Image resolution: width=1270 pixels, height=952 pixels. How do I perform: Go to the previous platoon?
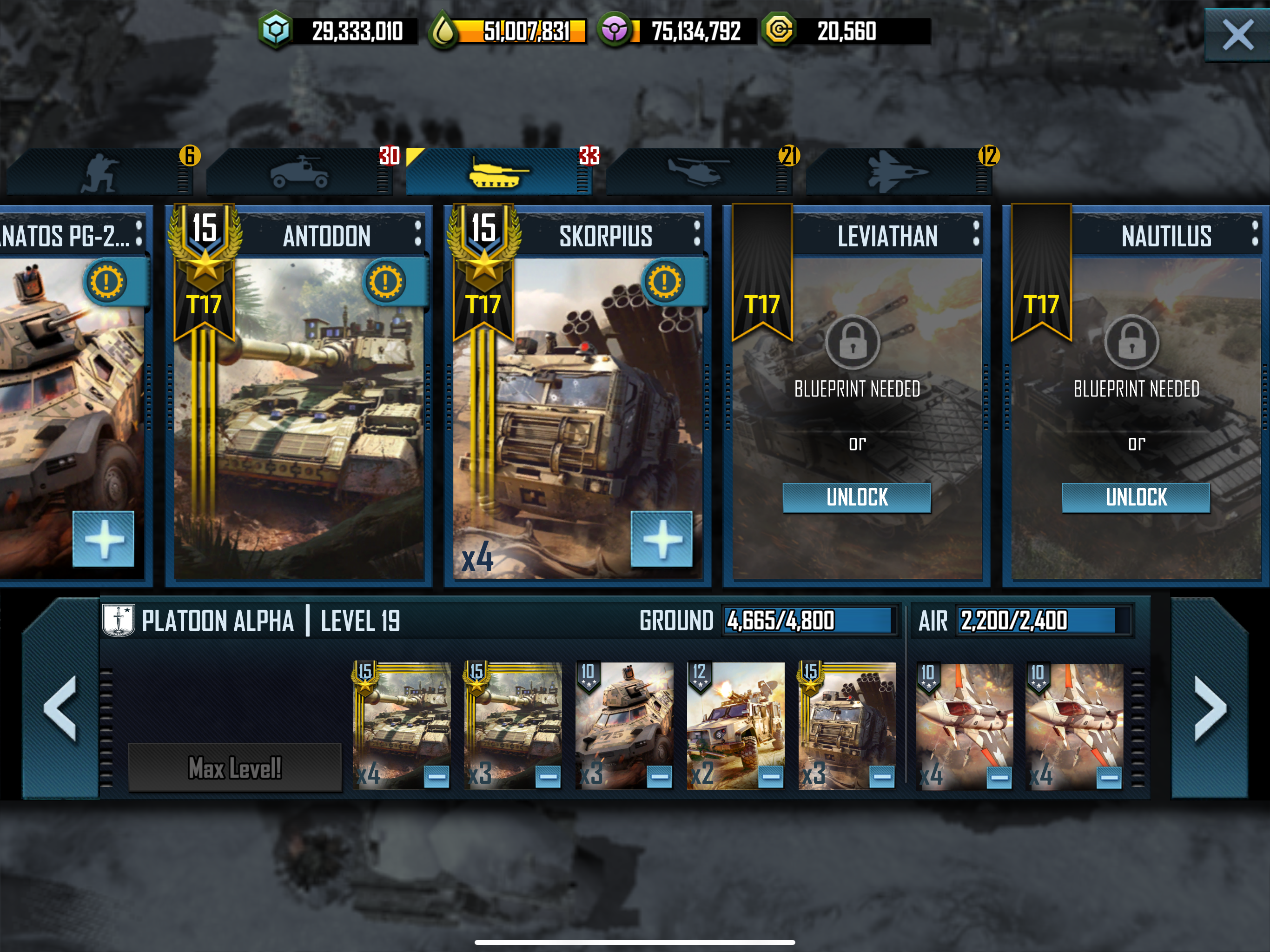[x=60, y=707]
